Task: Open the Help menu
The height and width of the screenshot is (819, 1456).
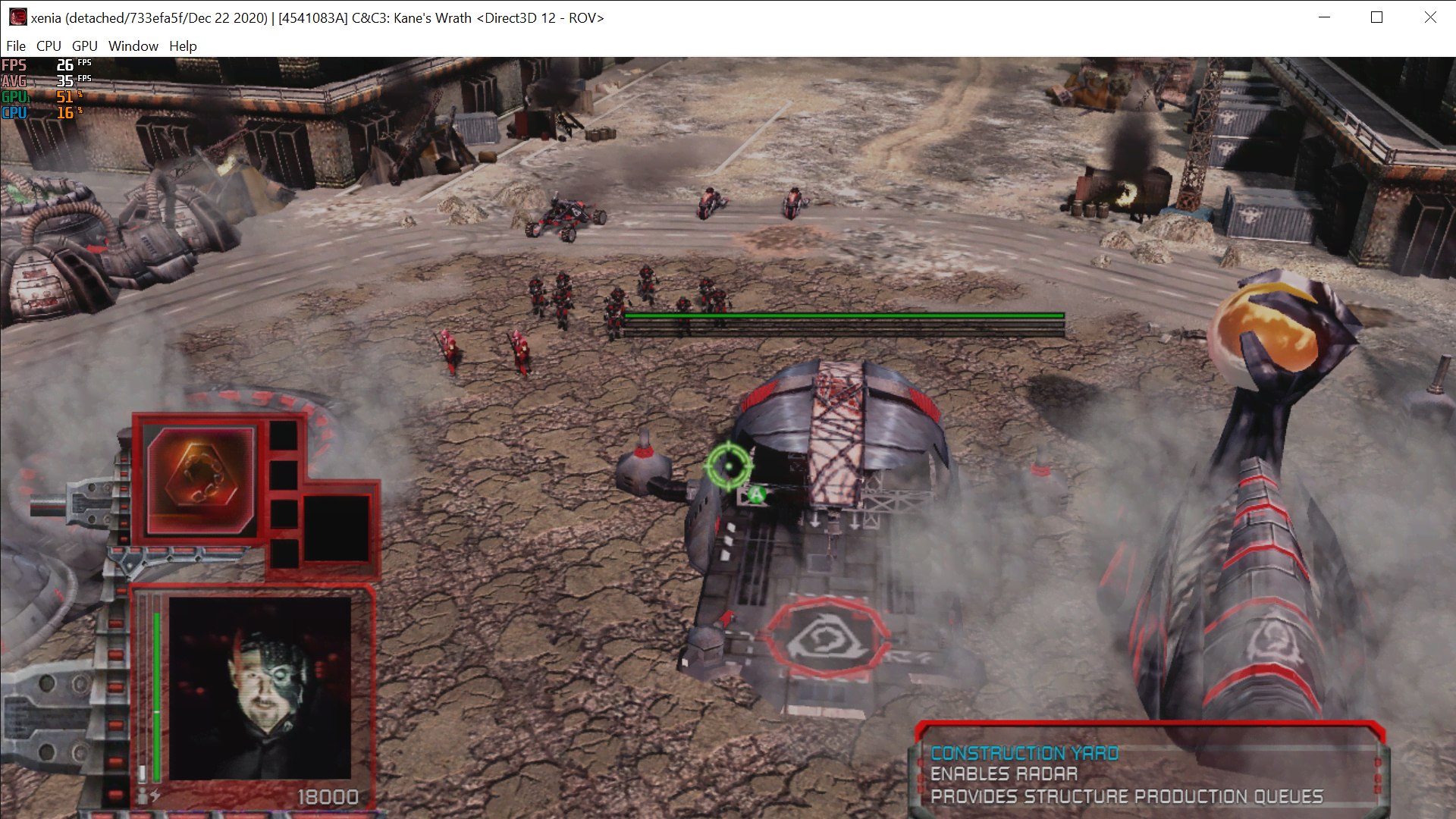Action: (183, 46)
